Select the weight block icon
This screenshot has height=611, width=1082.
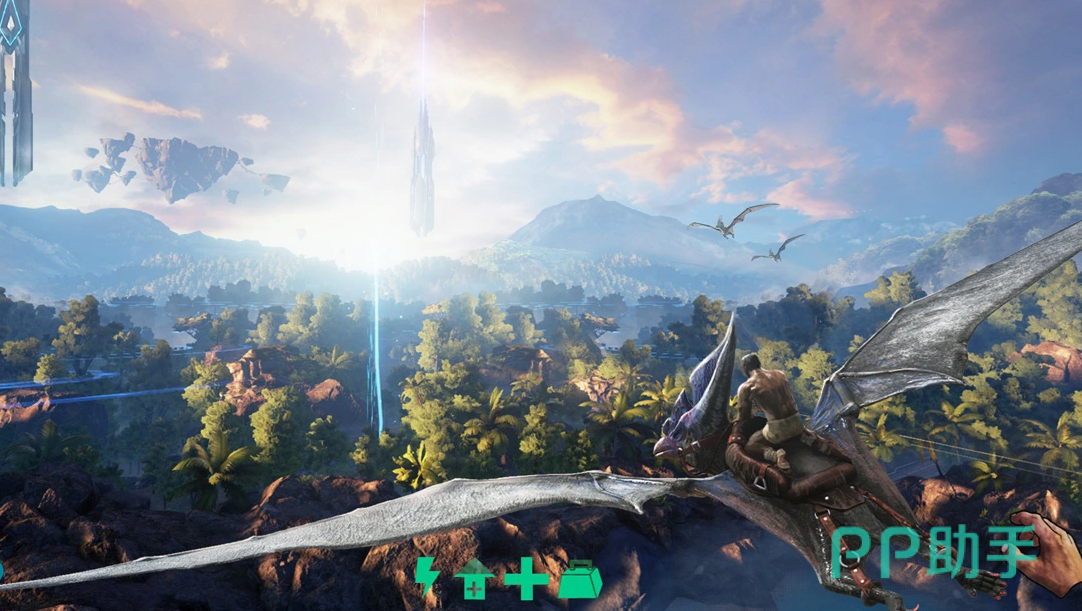pyautogui.click(x=579, y=579)
